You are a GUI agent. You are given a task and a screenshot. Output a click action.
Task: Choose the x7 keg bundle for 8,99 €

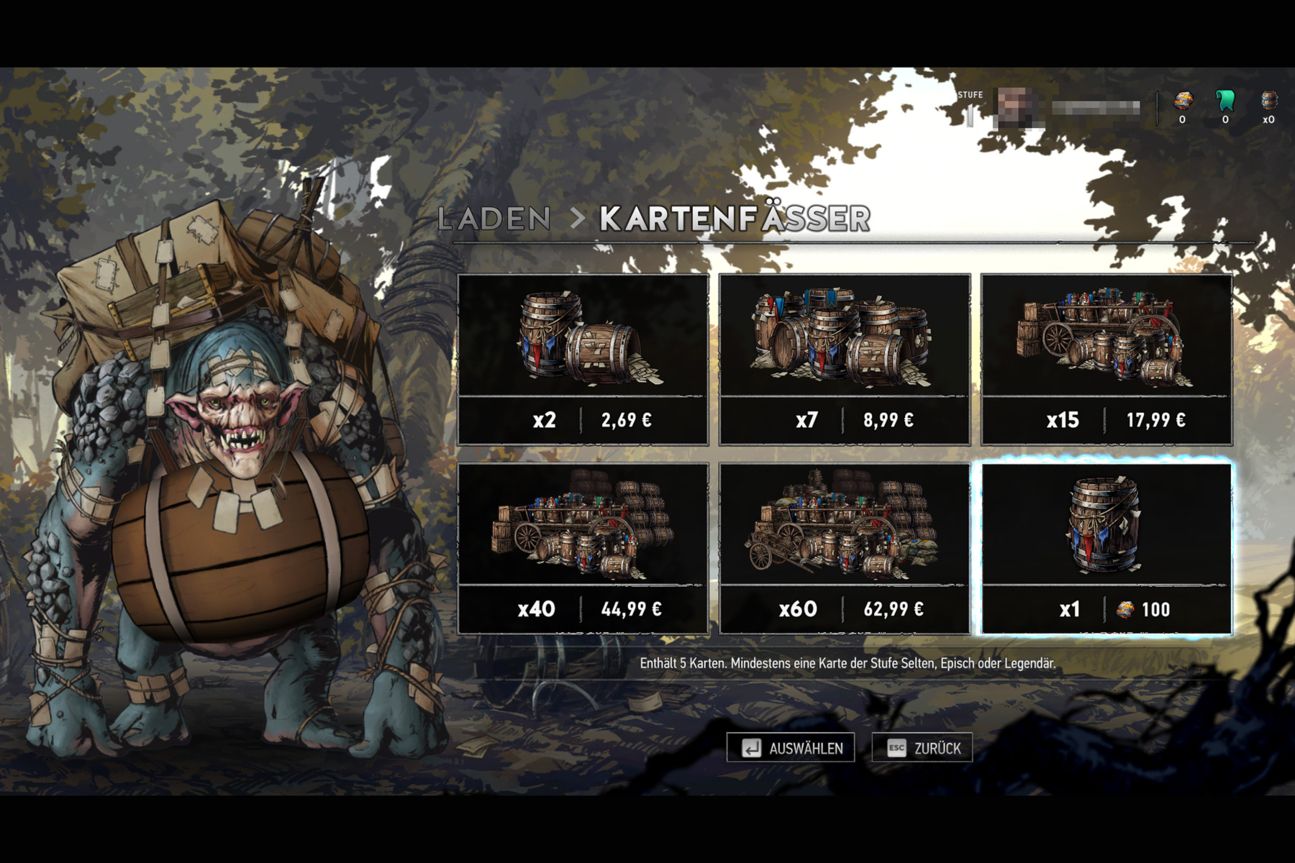[845, 359]
